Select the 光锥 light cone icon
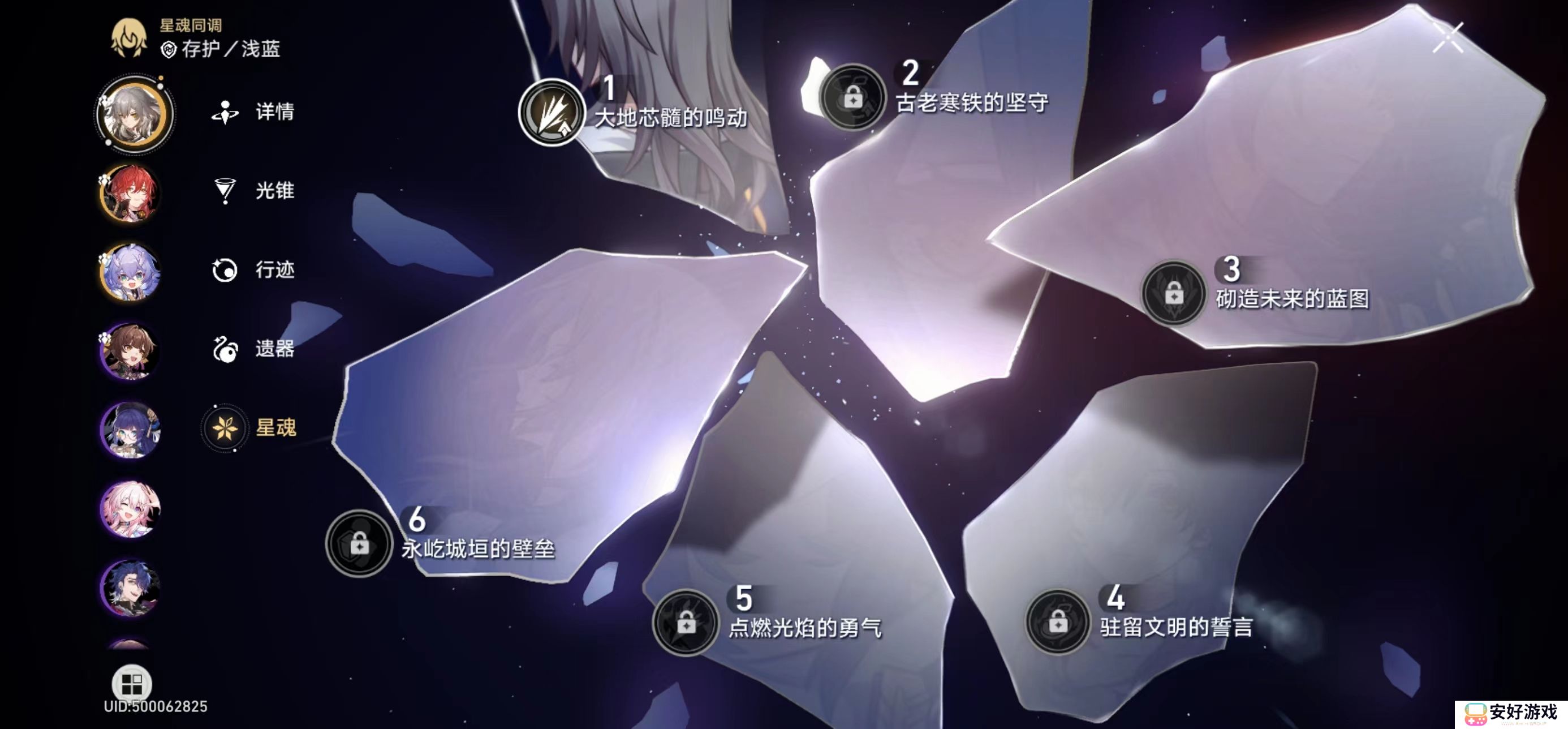Viewport: 1568px width, 729px height. 225,191
